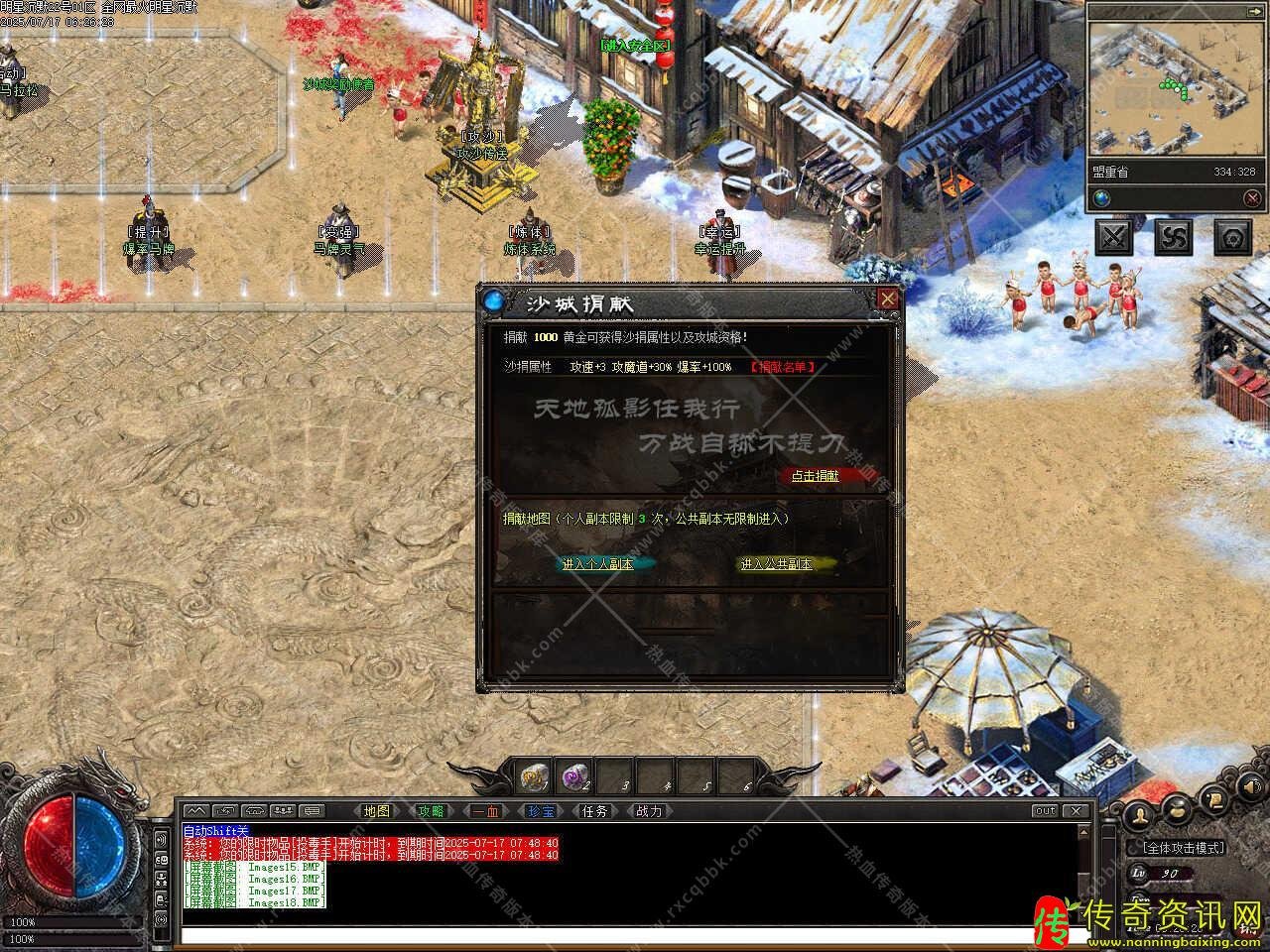The image size is (1270, 952).
Task: Open the 任务 quest tab
Action: (594, 811)
